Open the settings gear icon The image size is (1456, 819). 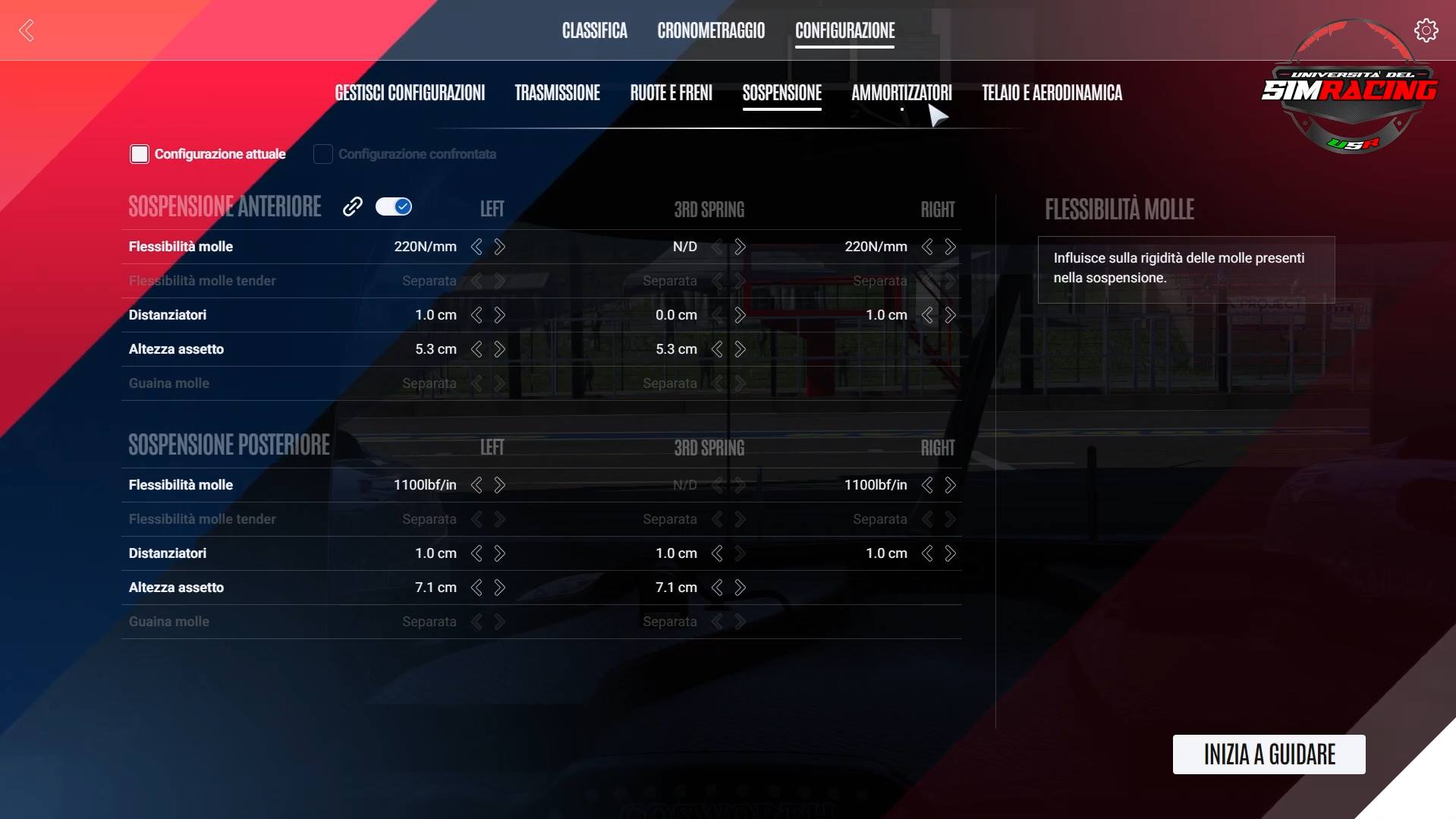1426,30
